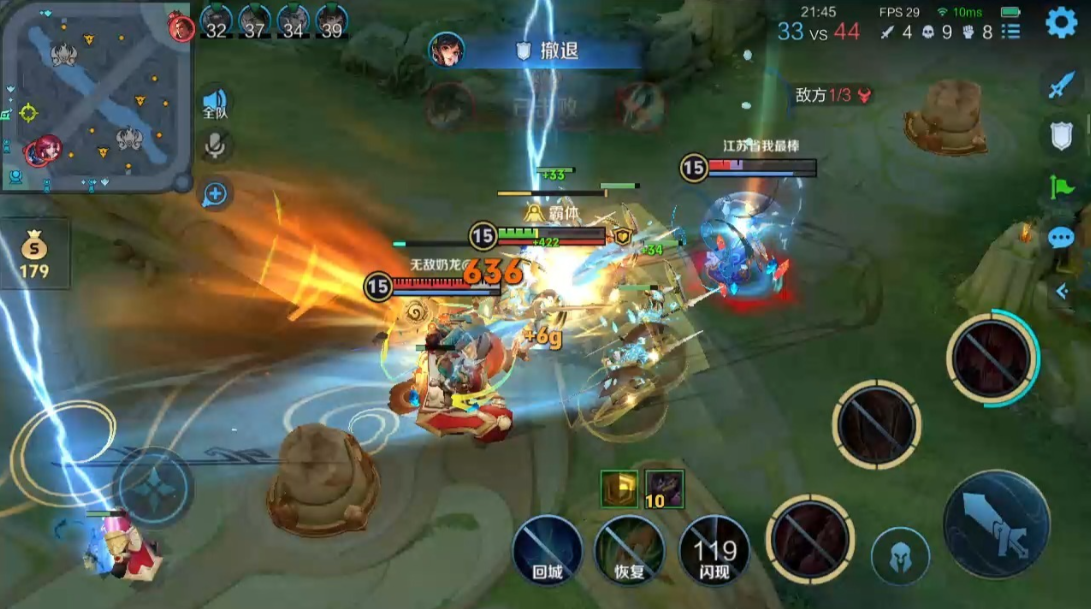Toggle the 全队 team voice speaker
This screenshot has height=609, width=1091.
pyautogui.click(x=215, y=103)
